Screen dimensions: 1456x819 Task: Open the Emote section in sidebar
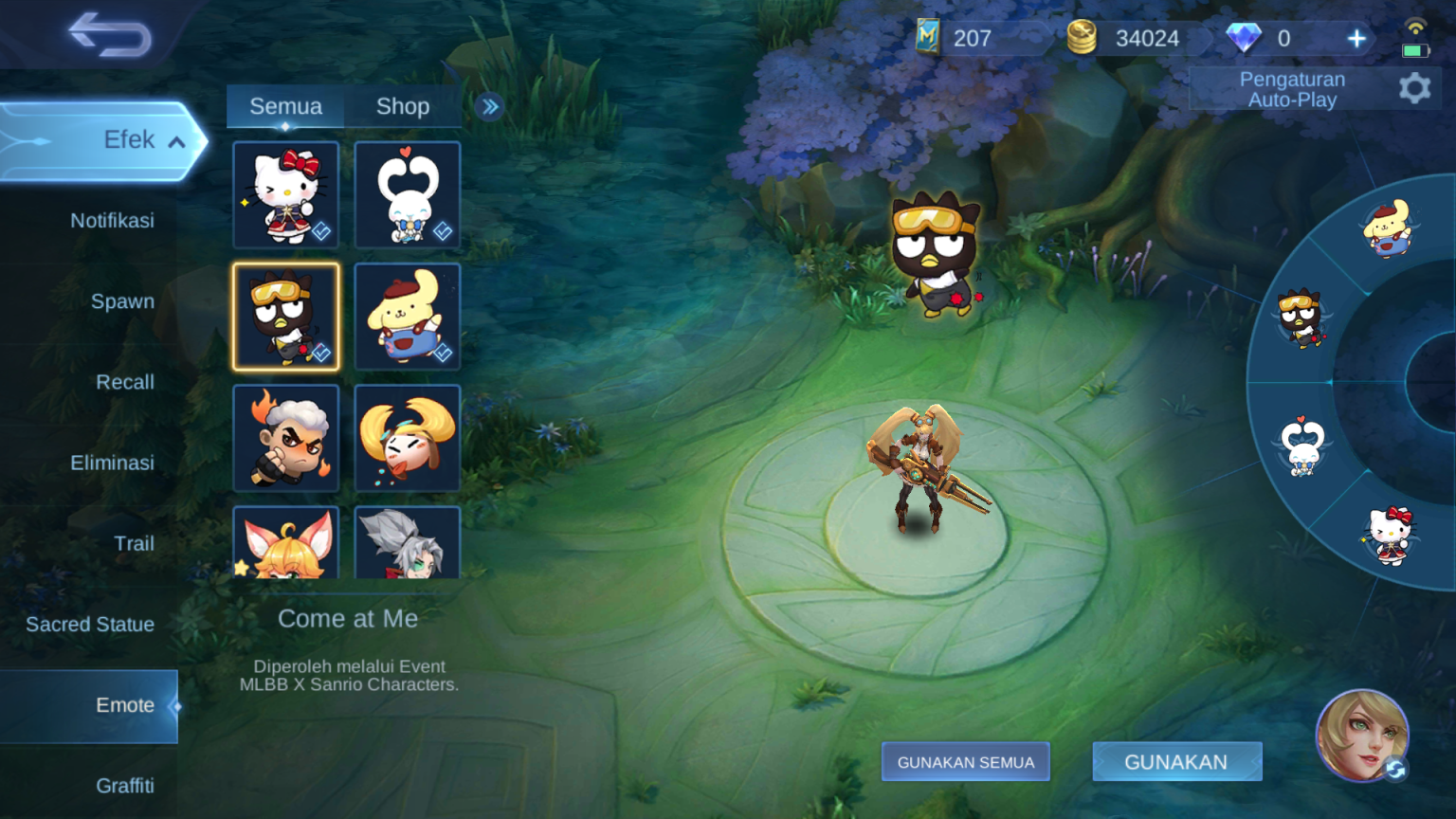pyautogui.click(x=124, y=705)
